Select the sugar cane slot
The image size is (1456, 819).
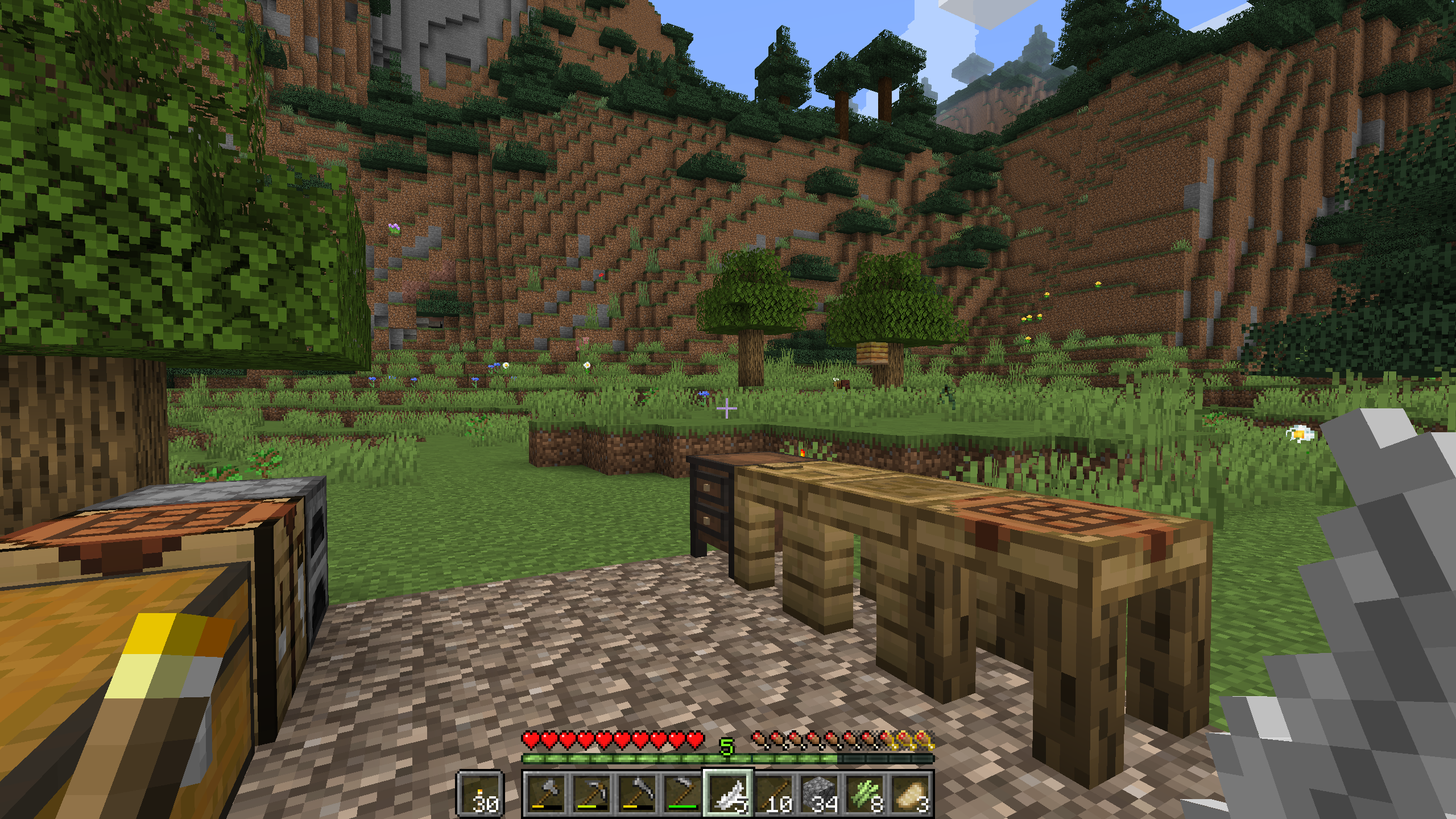[866, 793]
